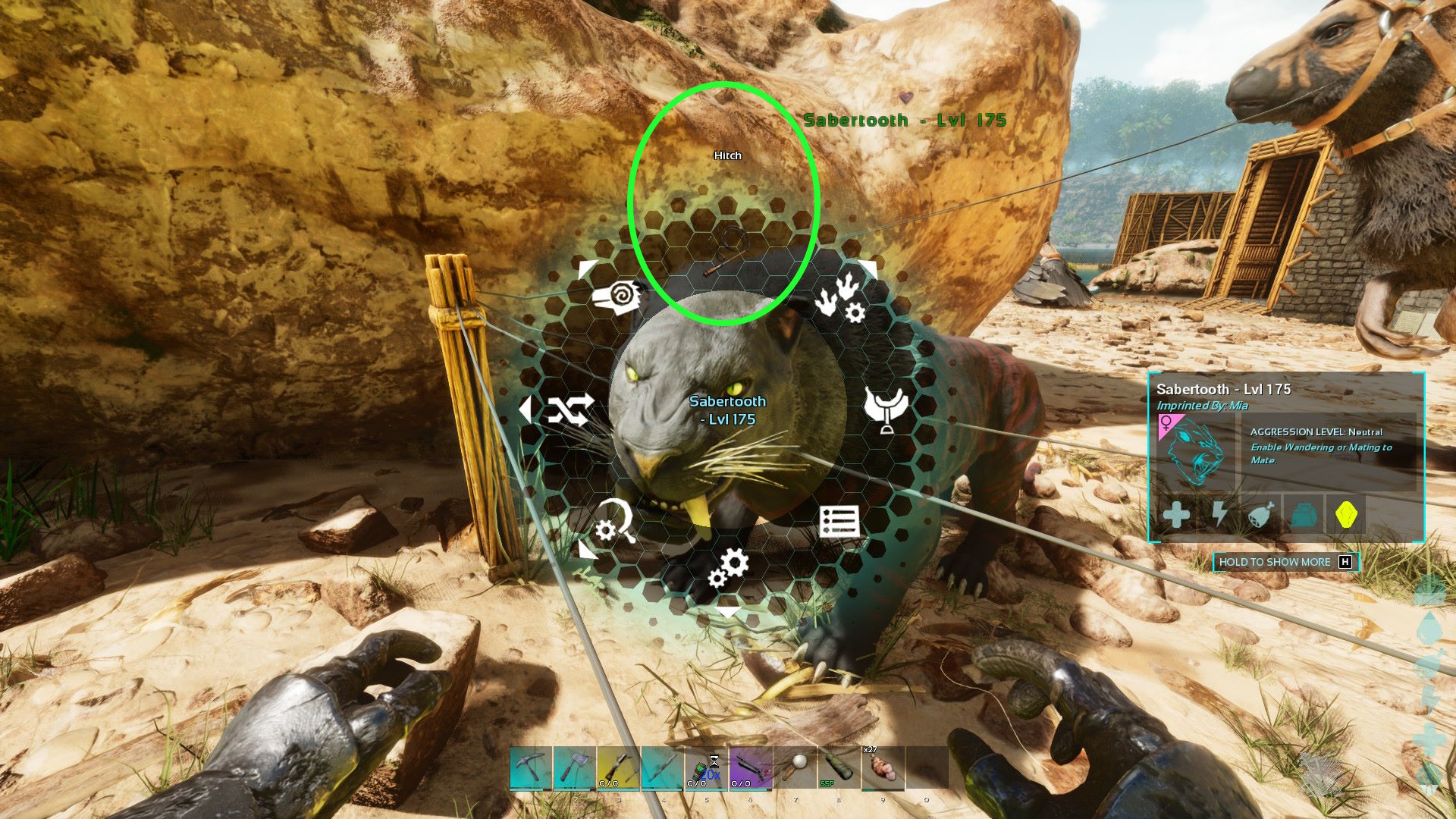Image resolution: width=1456 pixels, height=819 pixels.
Task: Open the list icon radial option
Action: tap(839, 522)
